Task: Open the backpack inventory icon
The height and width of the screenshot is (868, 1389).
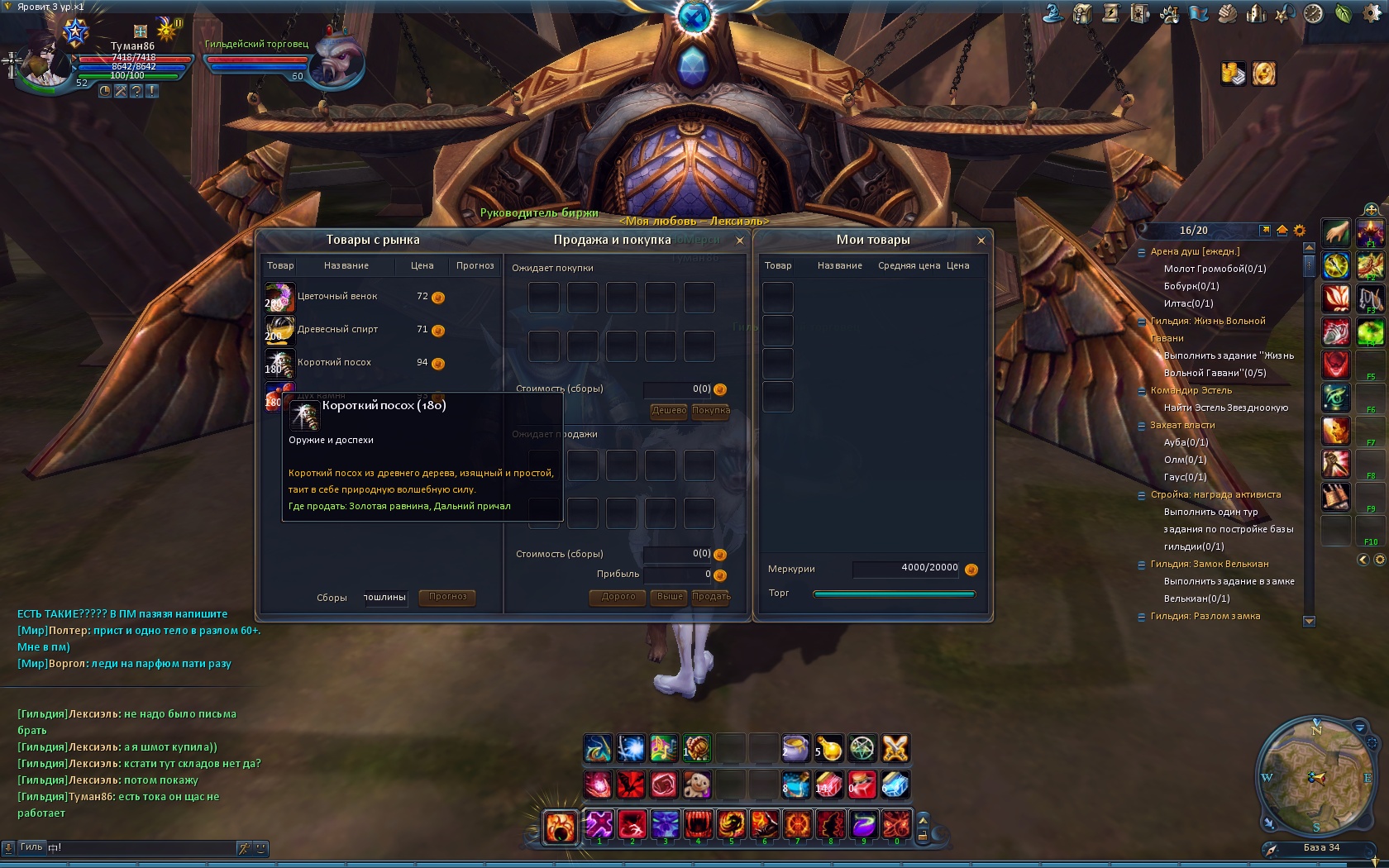Action: click(1083, 14)
